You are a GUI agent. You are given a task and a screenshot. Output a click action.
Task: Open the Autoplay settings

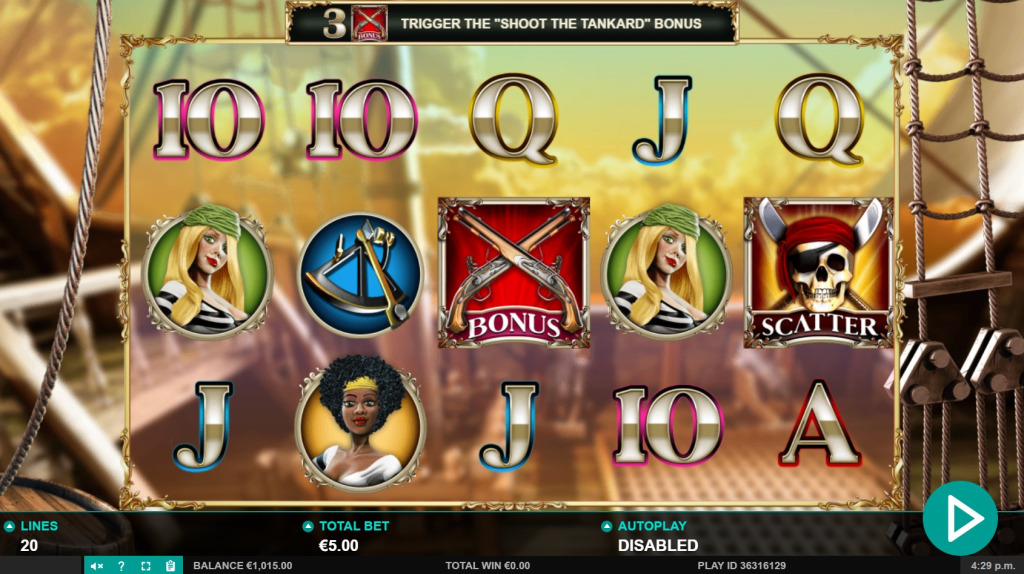(x=606, y=526)
